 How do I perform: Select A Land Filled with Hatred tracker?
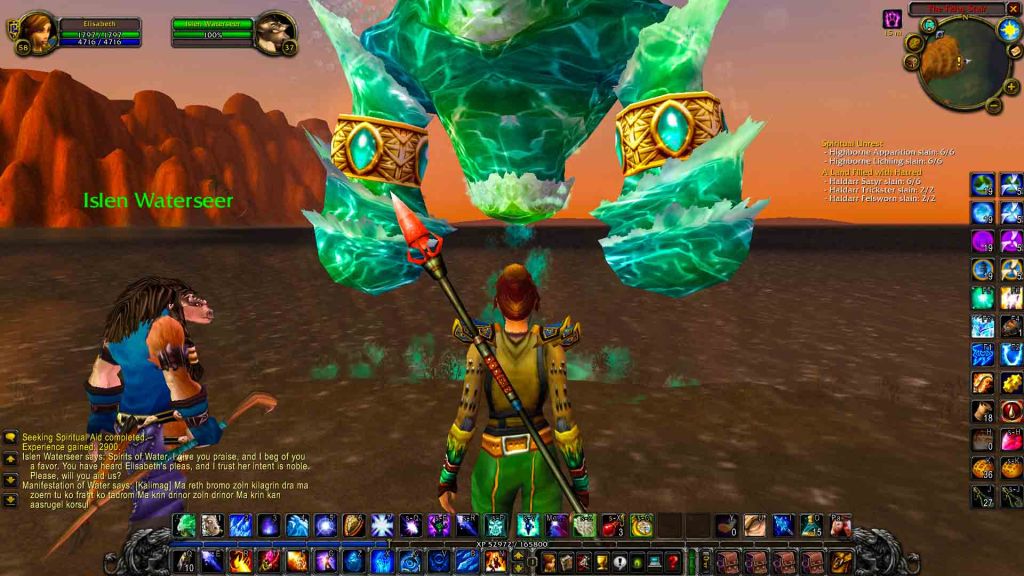[870, 172]
